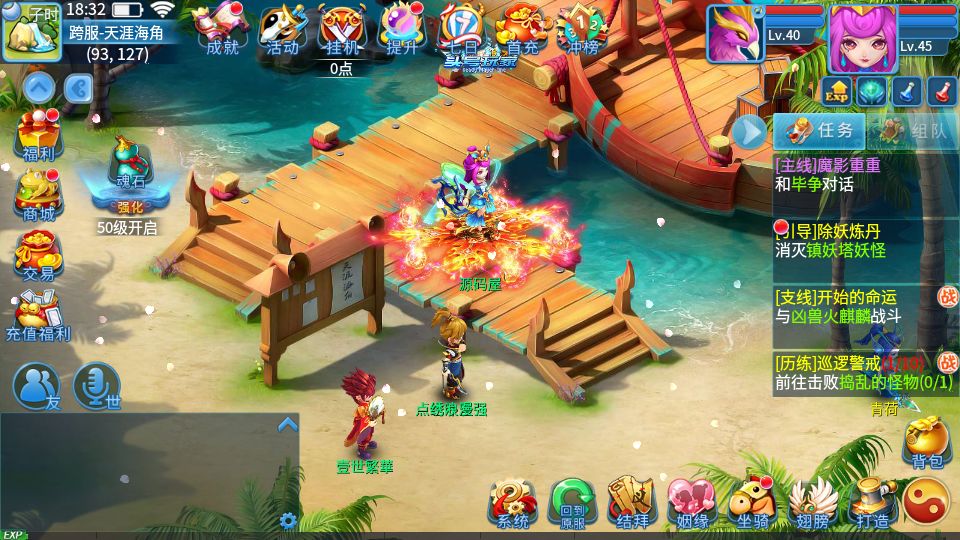Open the 打造 crafting menu
Screen dimensions: 960x540
(871, 503)
